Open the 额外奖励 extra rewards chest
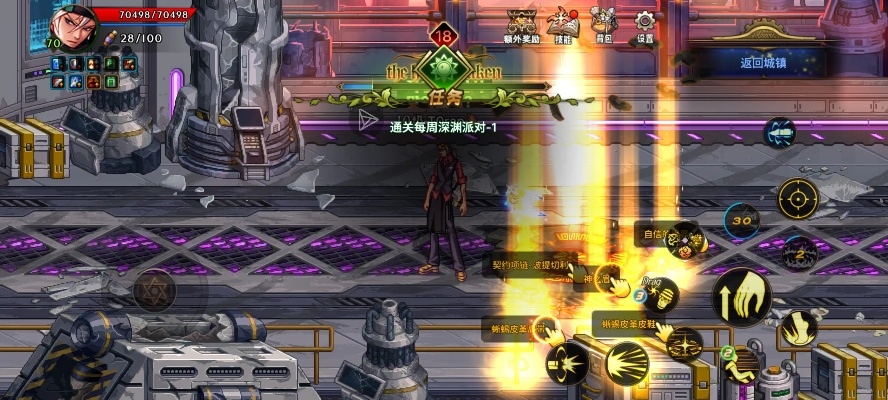 point(522,25)
